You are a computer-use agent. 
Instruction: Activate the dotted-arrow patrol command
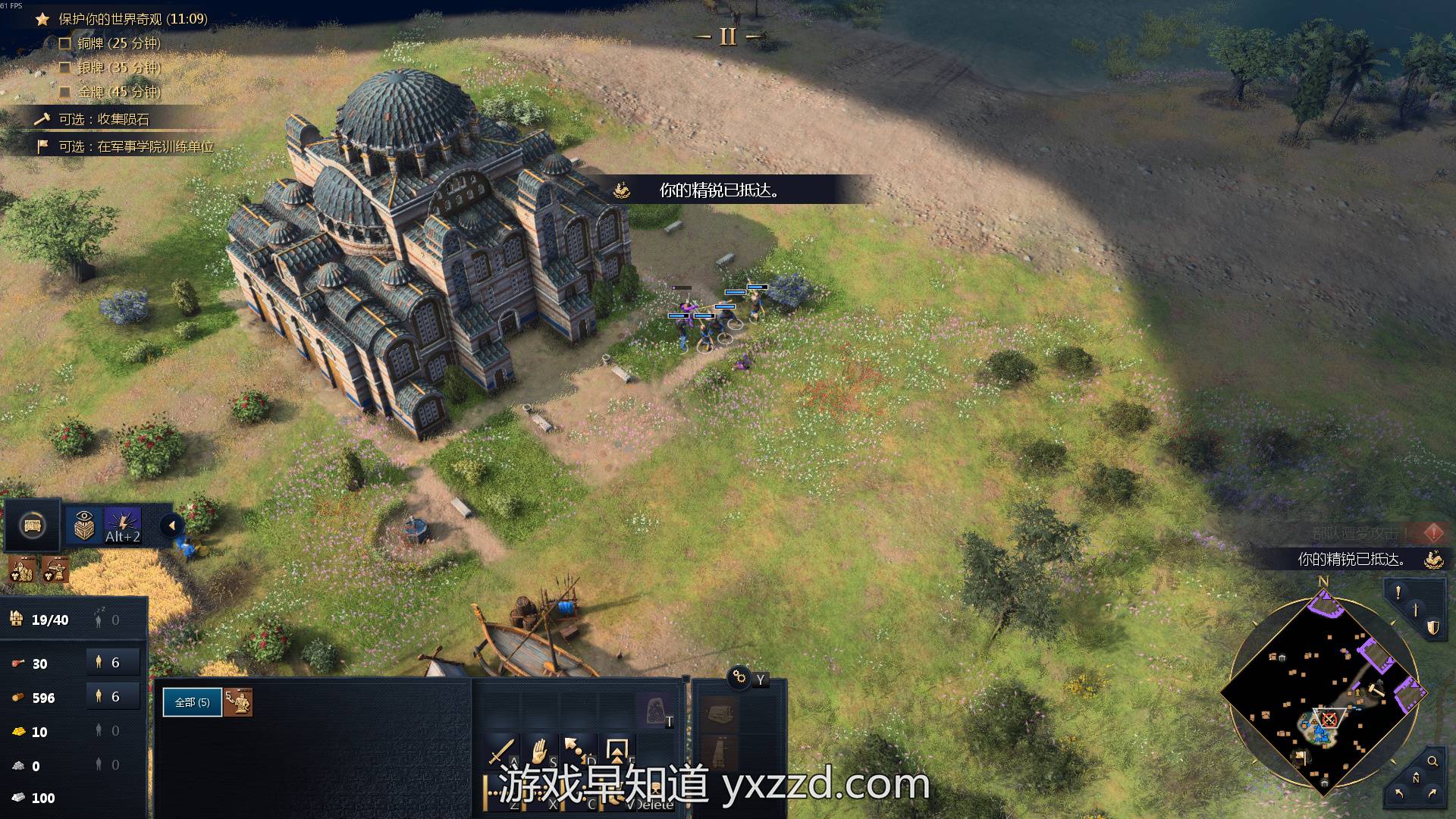[x=577, y=752]
